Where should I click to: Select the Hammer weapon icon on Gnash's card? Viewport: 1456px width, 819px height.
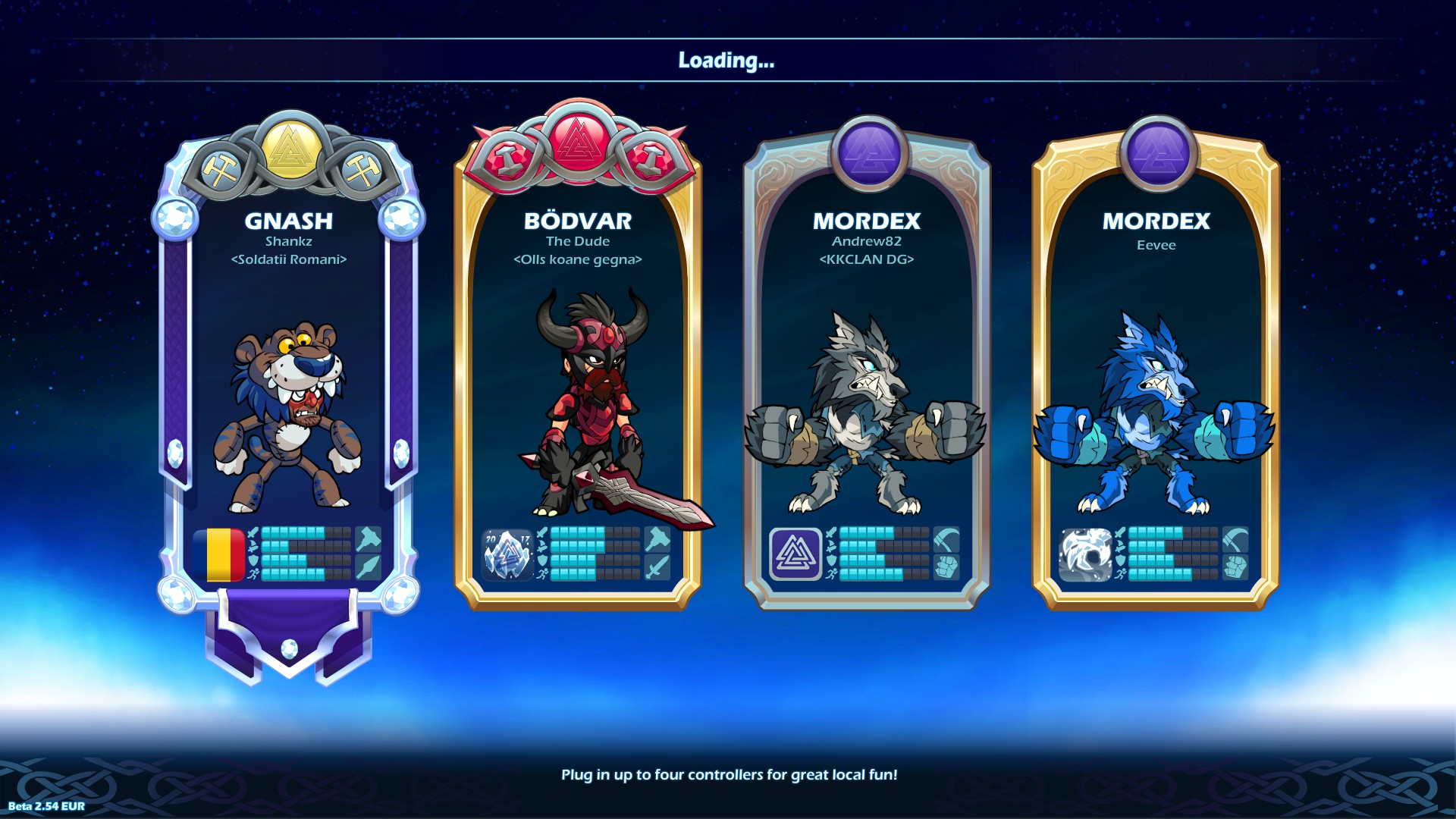pos(369,539)
